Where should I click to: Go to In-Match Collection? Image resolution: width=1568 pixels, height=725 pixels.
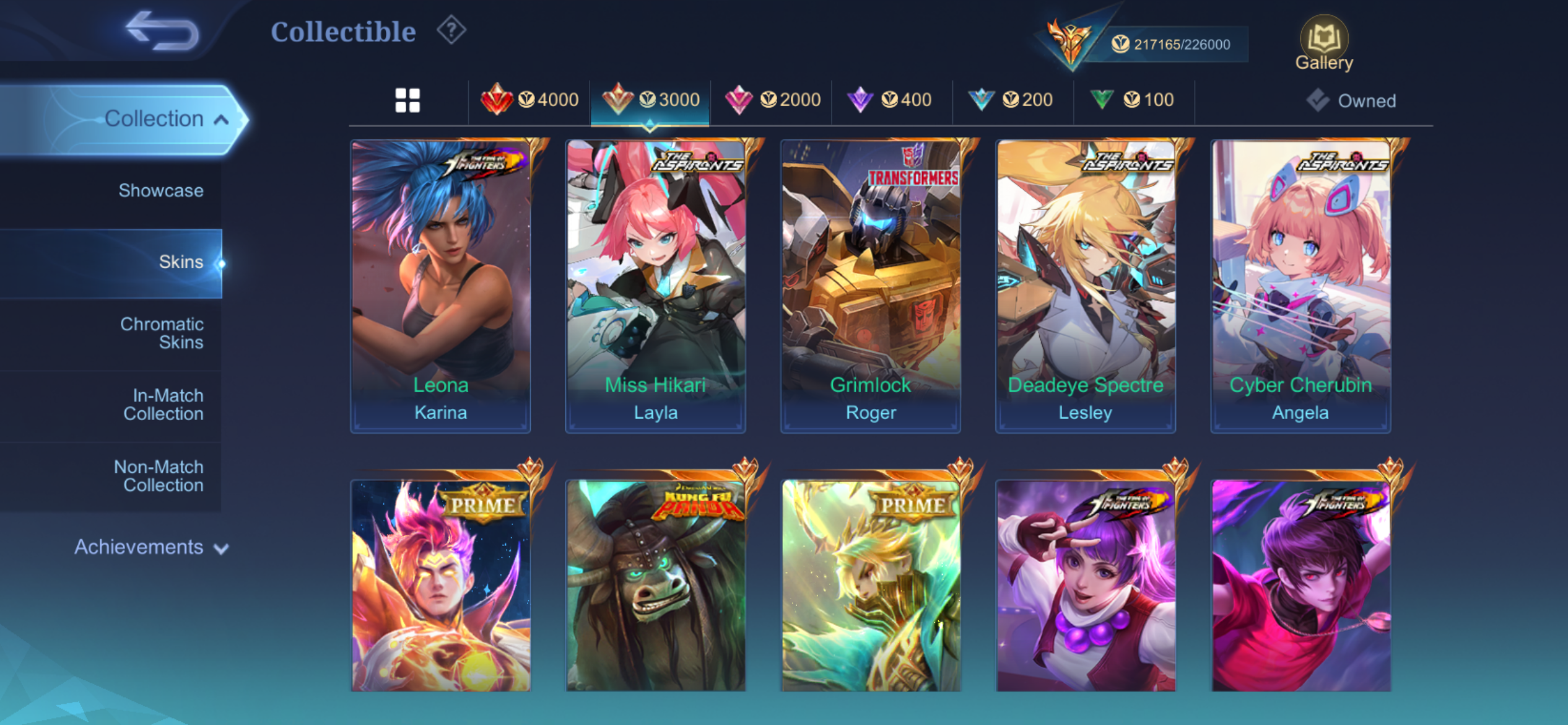(x=163, y=405)
